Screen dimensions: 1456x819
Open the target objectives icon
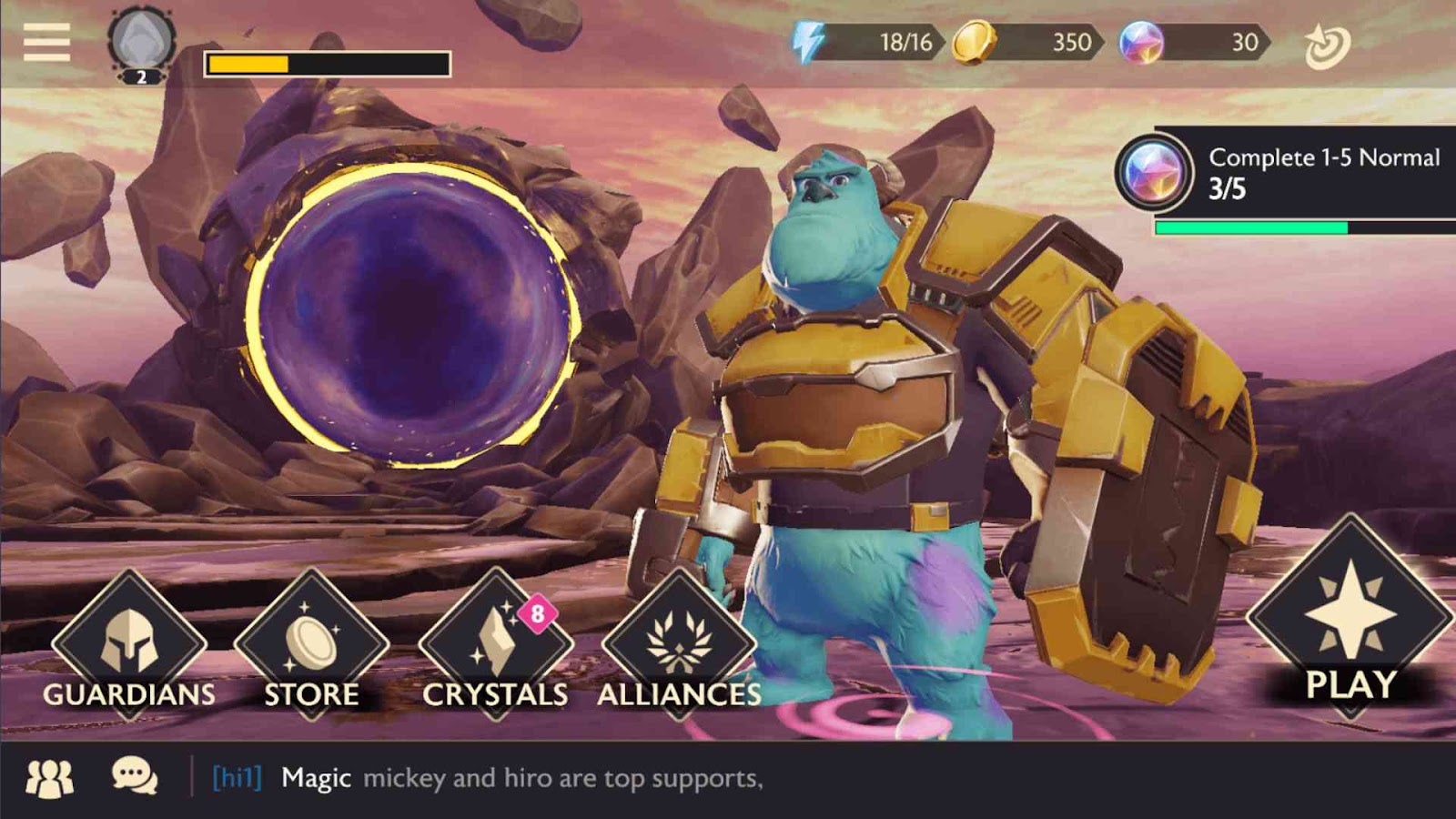coord(1327,45)
